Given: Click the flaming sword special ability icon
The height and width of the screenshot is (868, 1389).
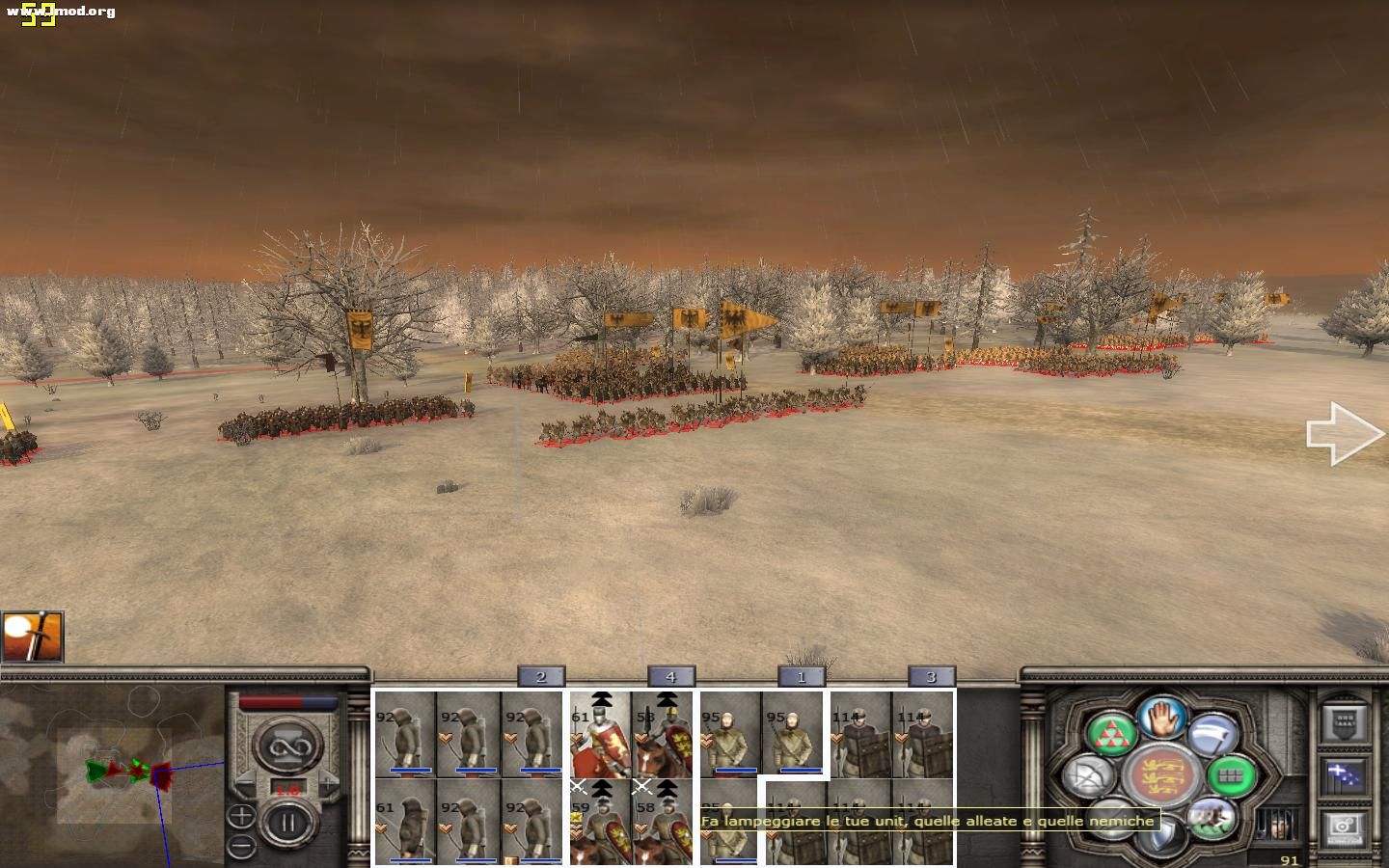Looking at the screenshot, I should click(x=33, y=637).
